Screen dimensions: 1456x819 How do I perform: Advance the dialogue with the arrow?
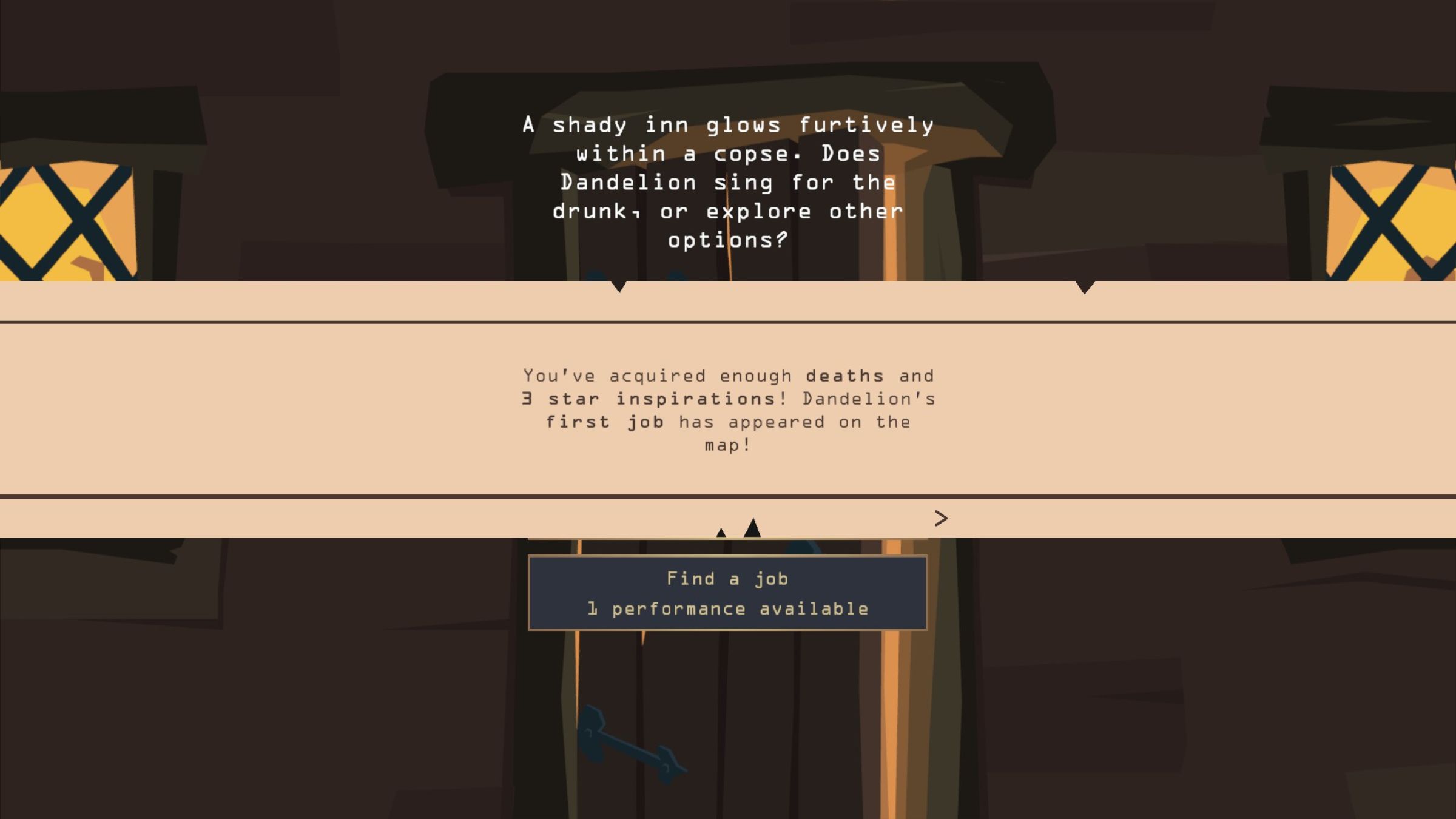click(940, 518)
